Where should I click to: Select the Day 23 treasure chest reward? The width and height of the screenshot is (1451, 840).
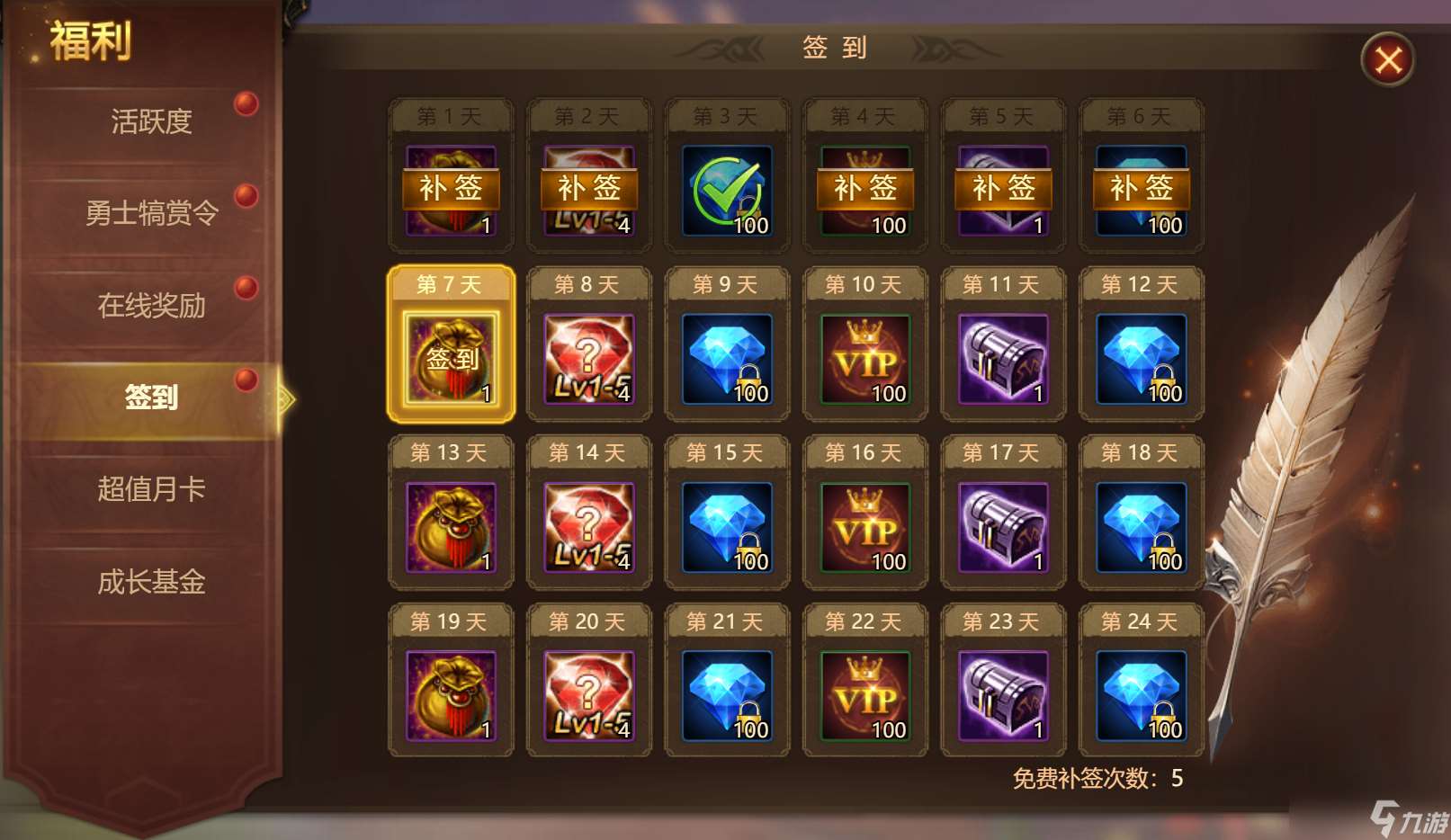tap(1002, 693)
